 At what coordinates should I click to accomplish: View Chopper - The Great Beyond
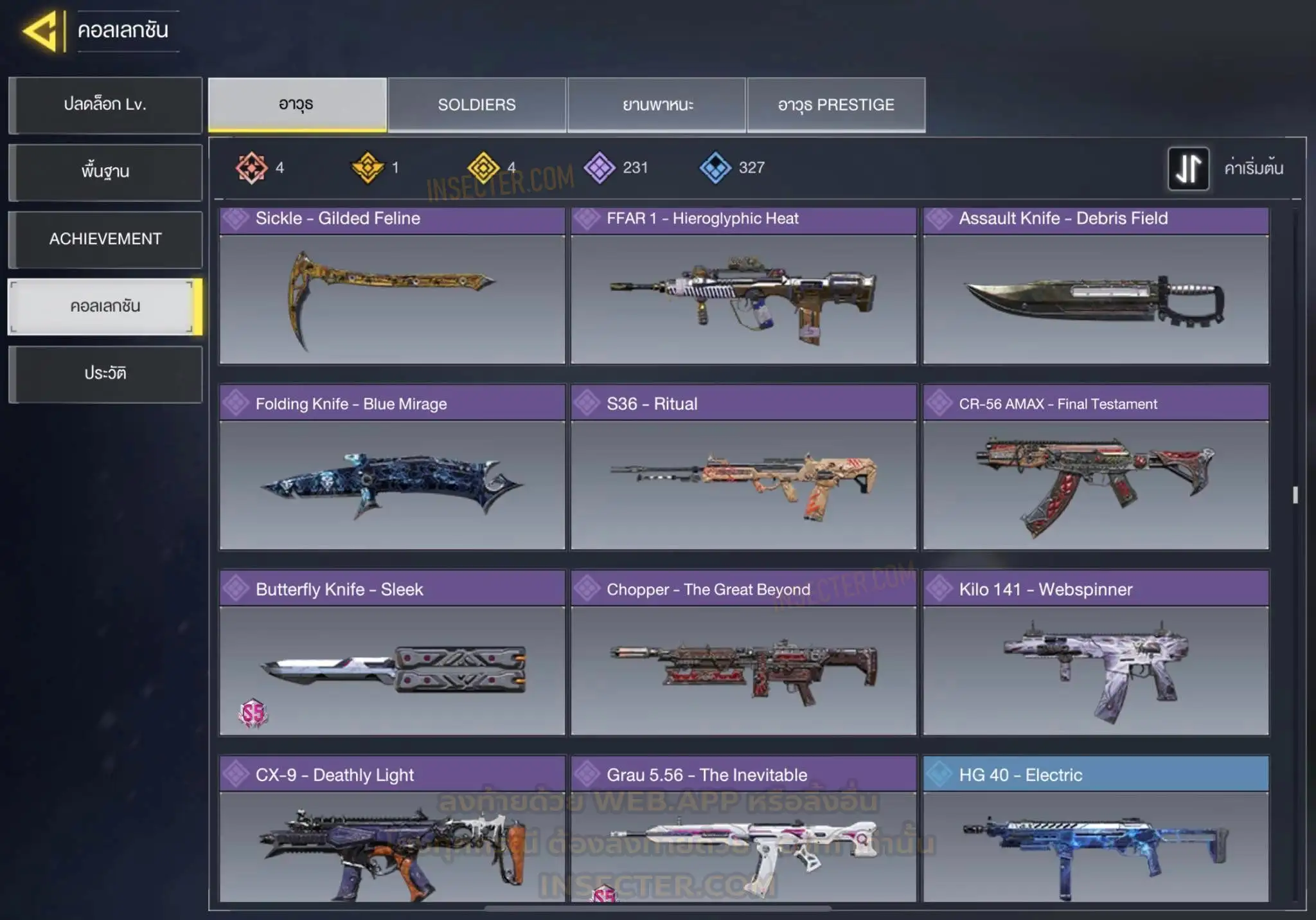743,653
